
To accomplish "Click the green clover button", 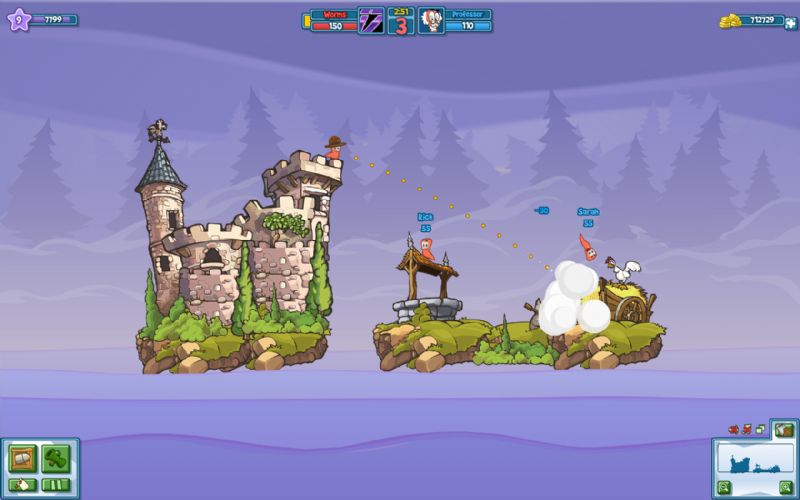I will coord(55,457).
